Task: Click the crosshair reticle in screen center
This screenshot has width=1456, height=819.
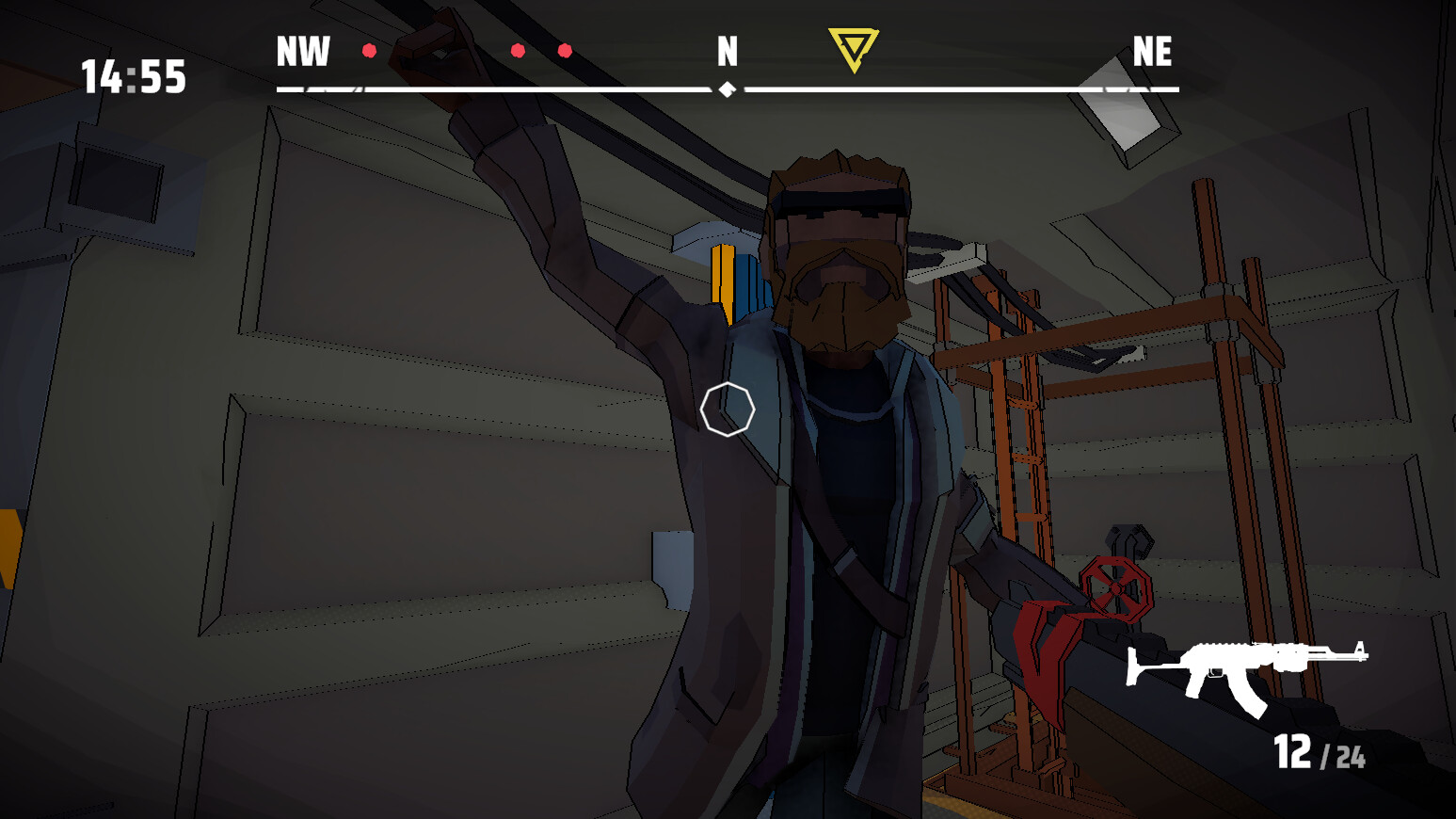Action: [728, 409]
